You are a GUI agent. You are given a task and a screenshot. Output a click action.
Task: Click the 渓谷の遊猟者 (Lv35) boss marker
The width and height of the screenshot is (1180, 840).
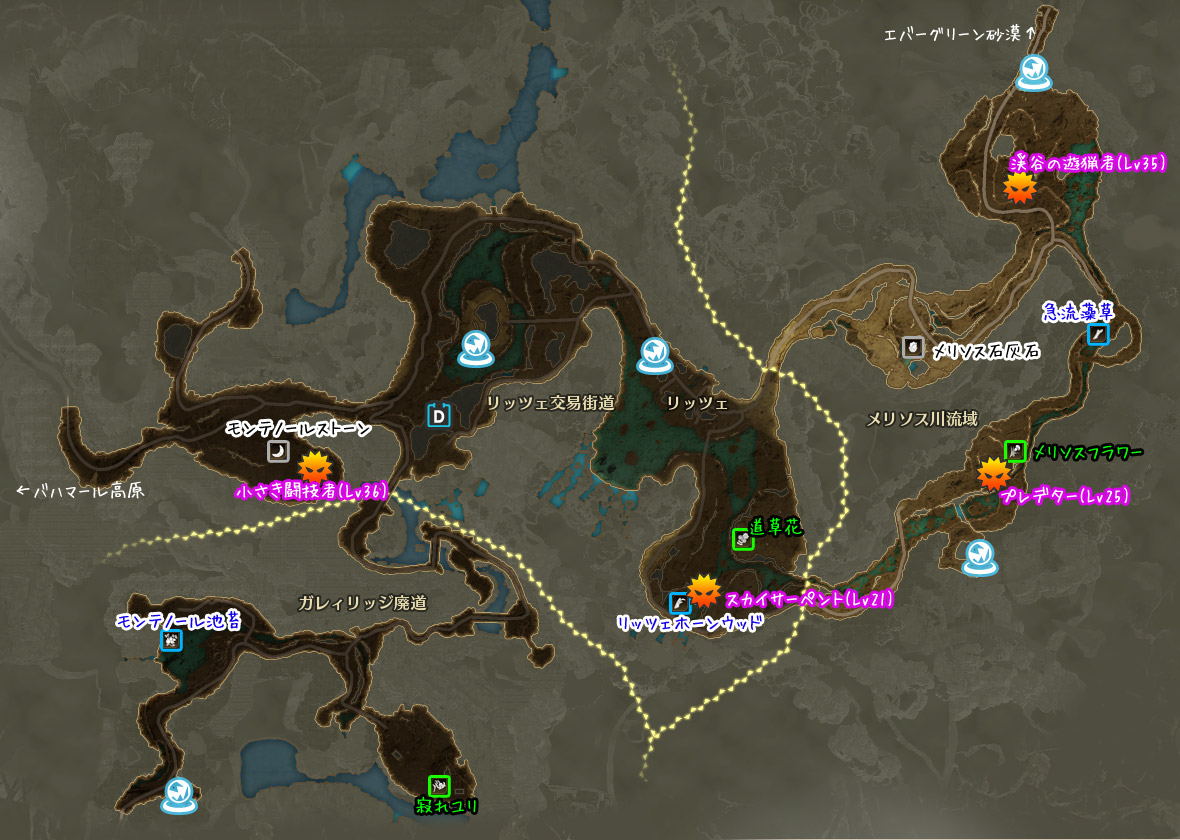1019,187
